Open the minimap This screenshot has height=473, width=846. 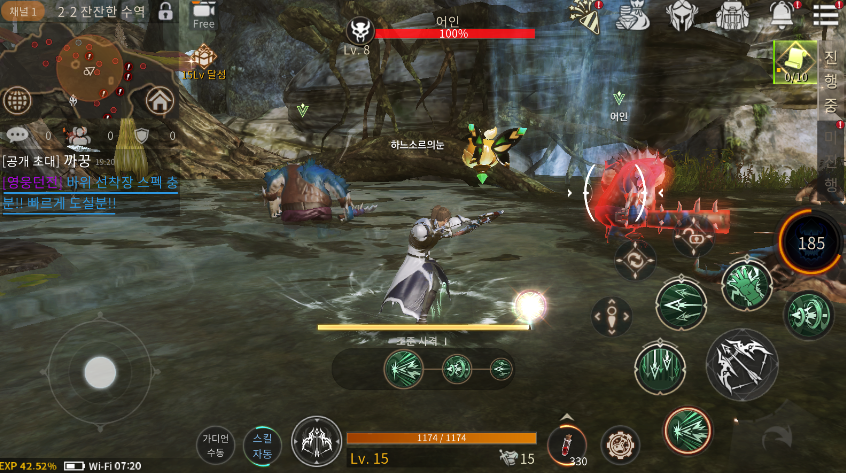pos(89,70)
